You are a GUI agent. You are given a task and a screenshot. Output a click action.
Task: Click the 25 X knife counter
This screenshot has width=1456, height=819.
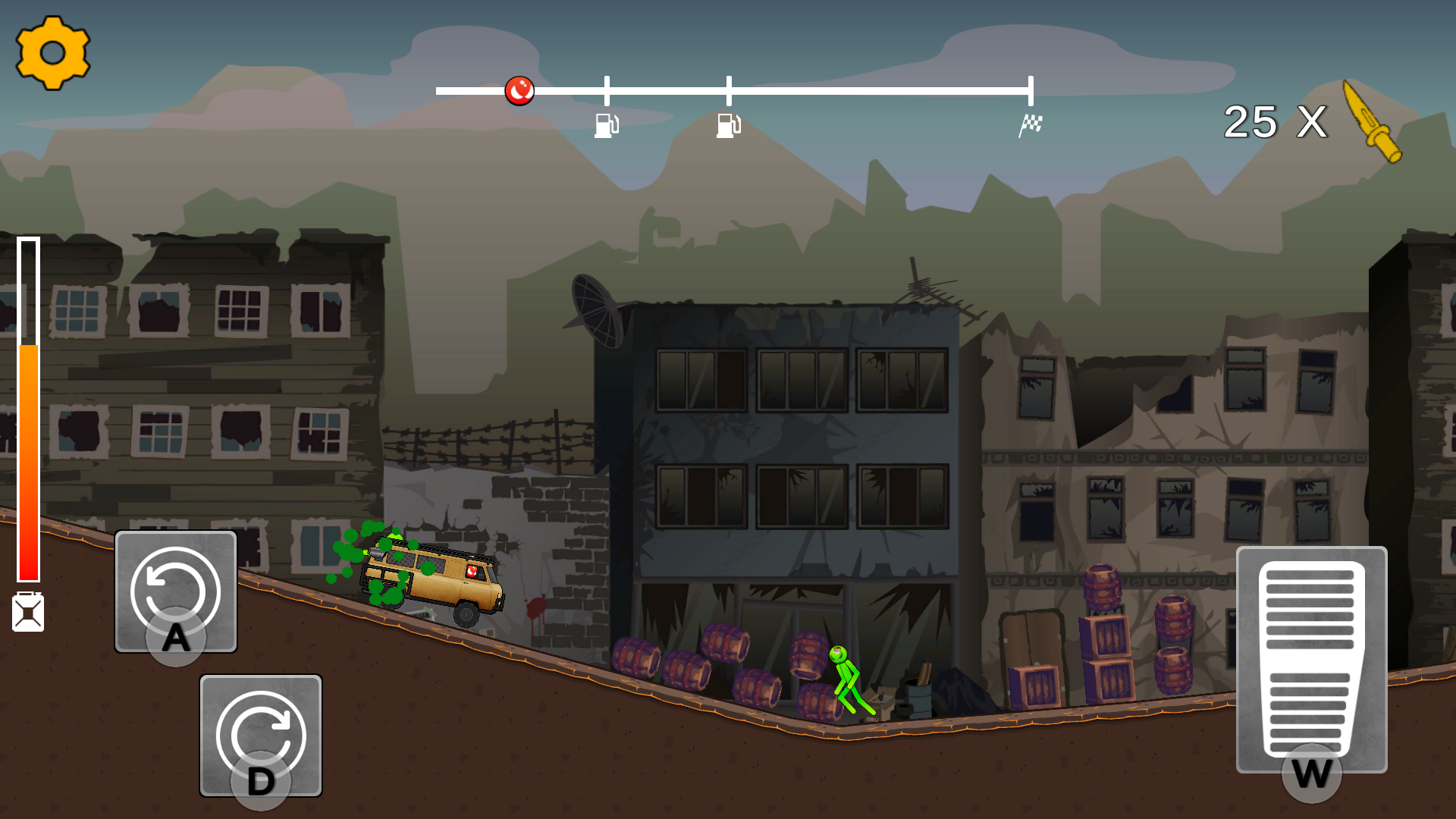coord(1275,122)
